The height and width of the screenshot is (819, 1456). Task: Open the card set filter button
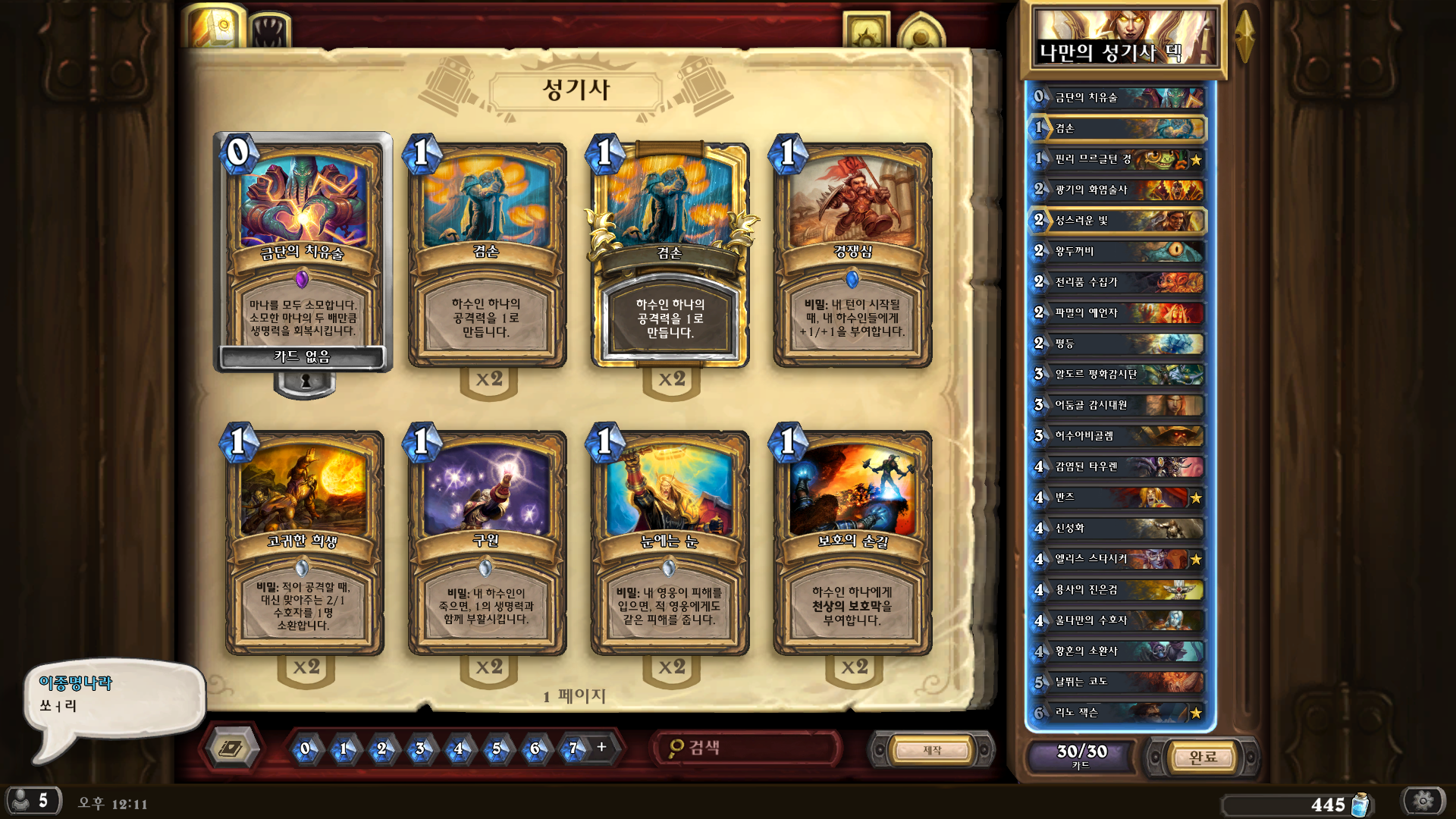[232, 749]
